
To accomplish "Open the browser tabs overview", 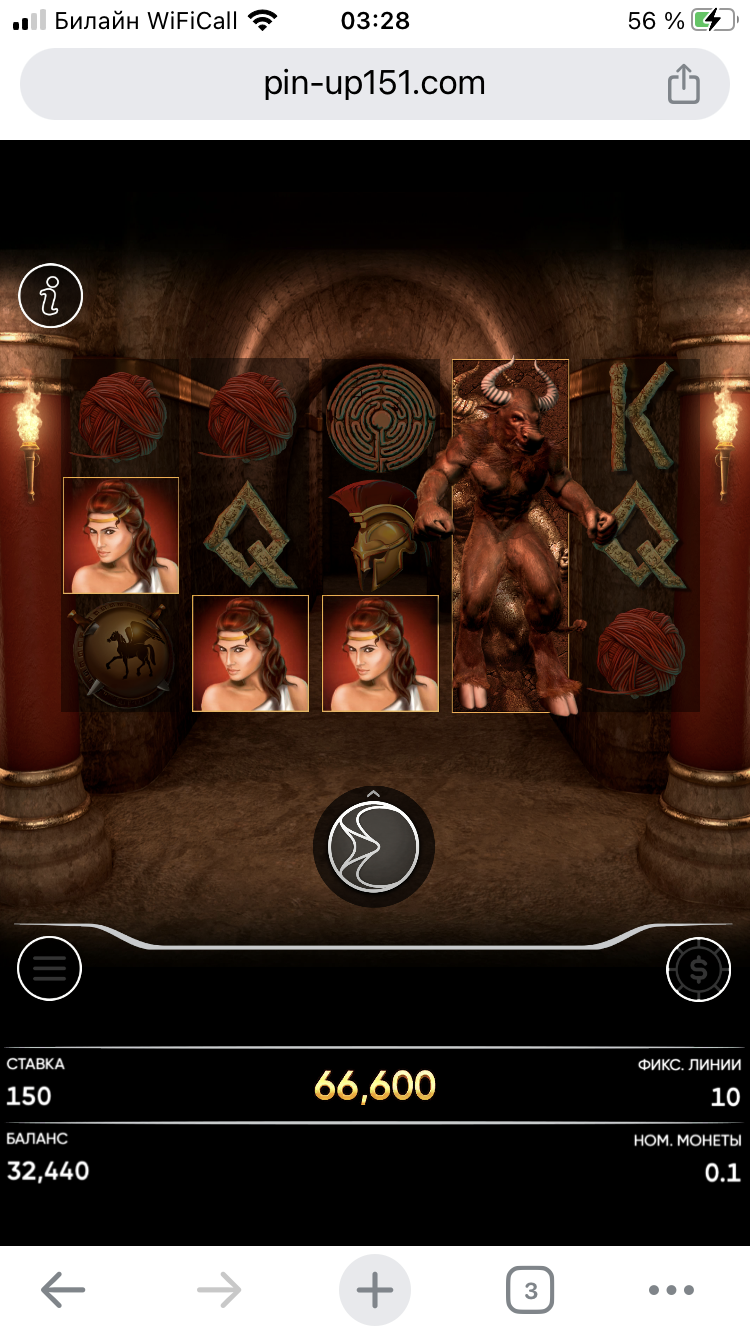I will [x=530, y=1290].
